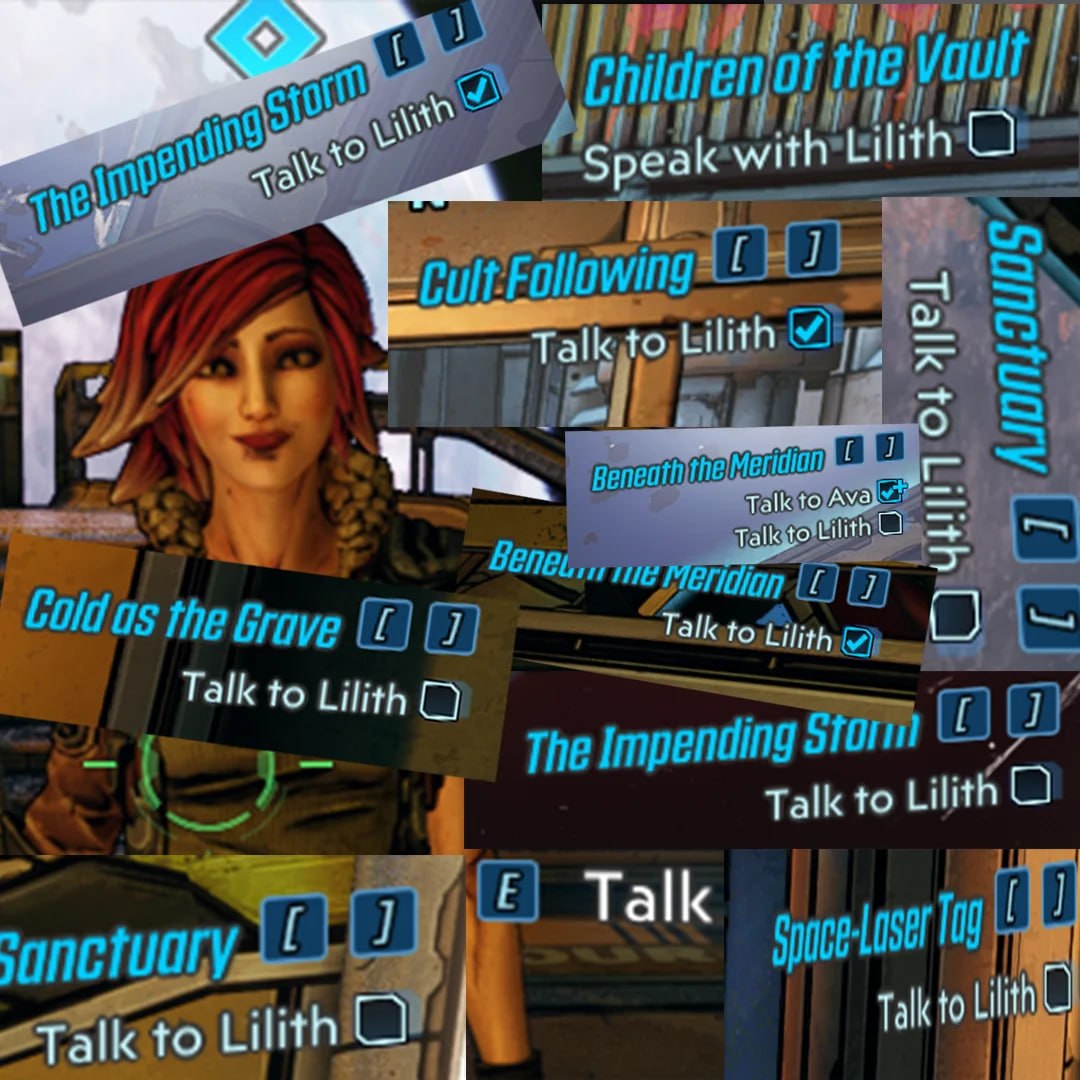Click the Talk to Ava objective checkbox

pos(888,491)
